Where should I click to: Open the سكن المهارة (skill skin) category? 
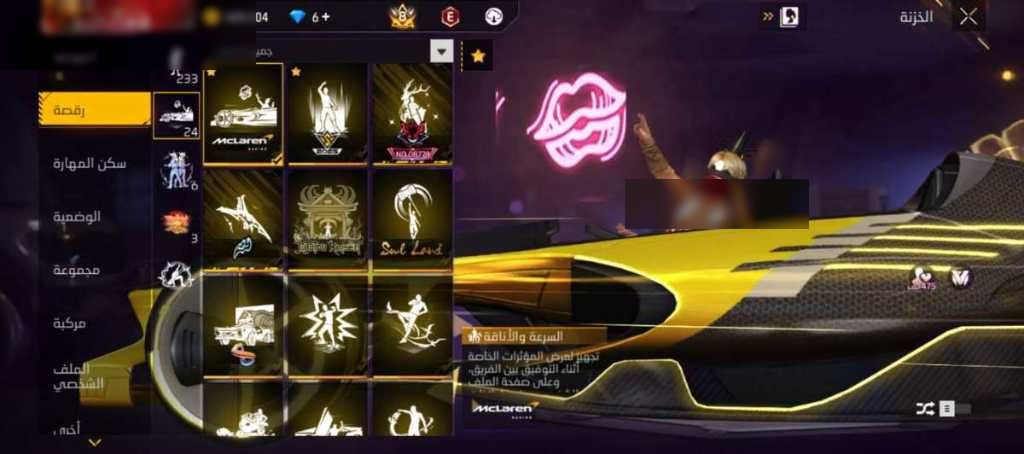click(x=95, y=163)
